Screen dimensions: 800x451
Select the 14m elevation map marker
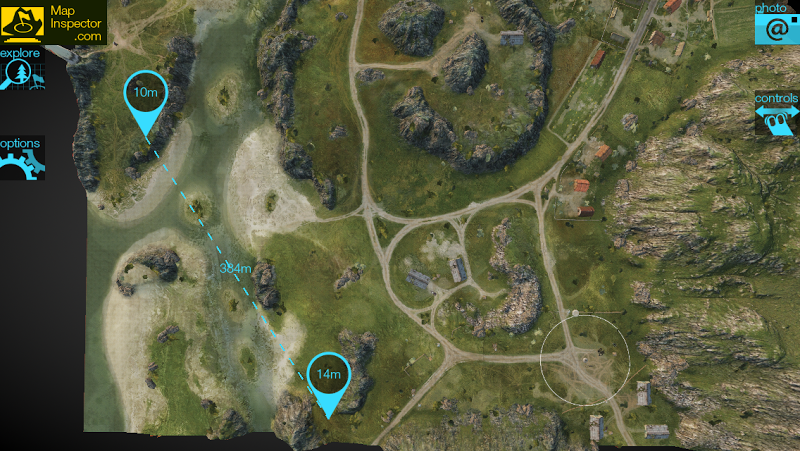point(329,375)
